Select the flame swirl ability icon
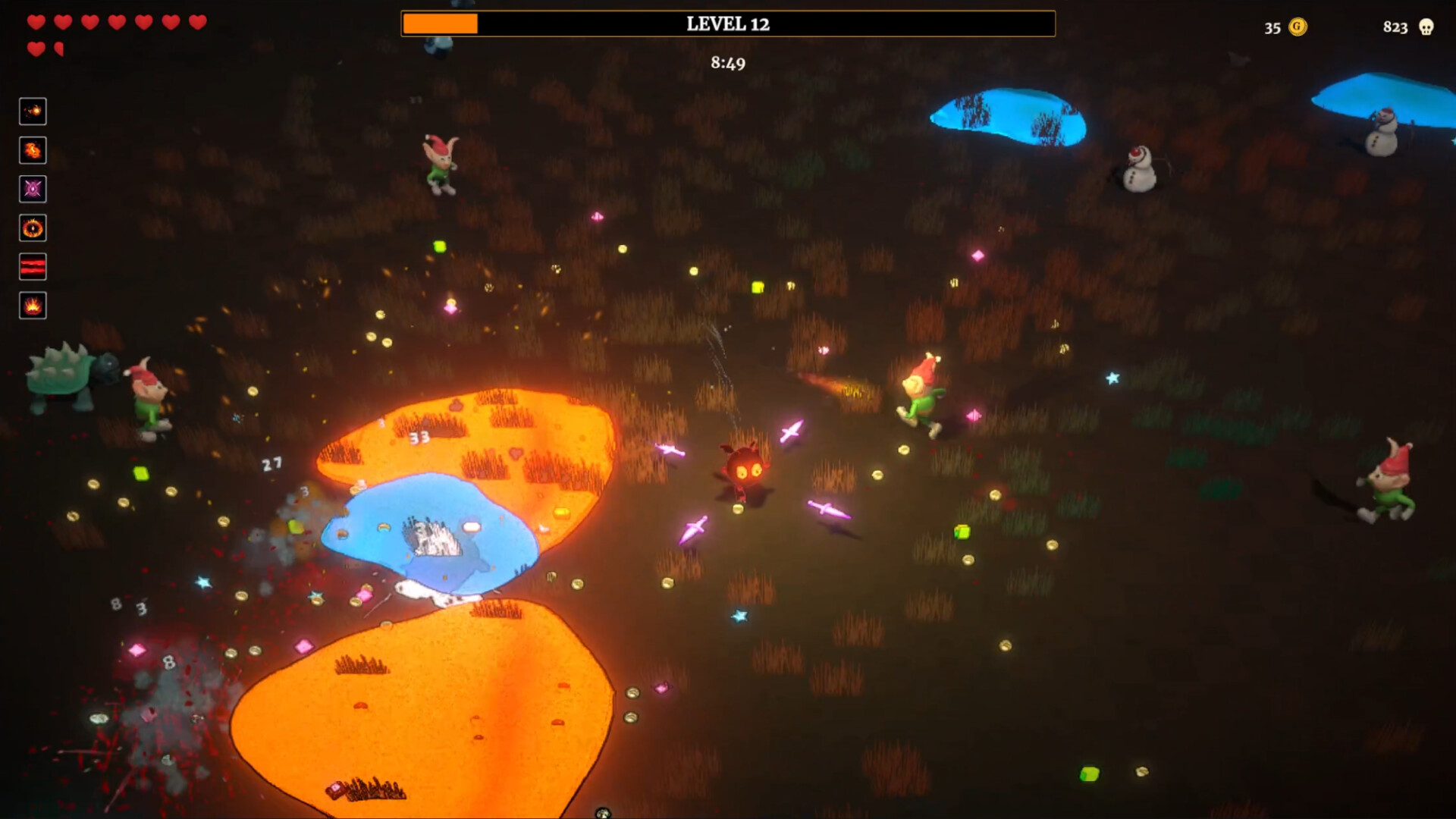The image size is (1456, 819). click(32, 150)
